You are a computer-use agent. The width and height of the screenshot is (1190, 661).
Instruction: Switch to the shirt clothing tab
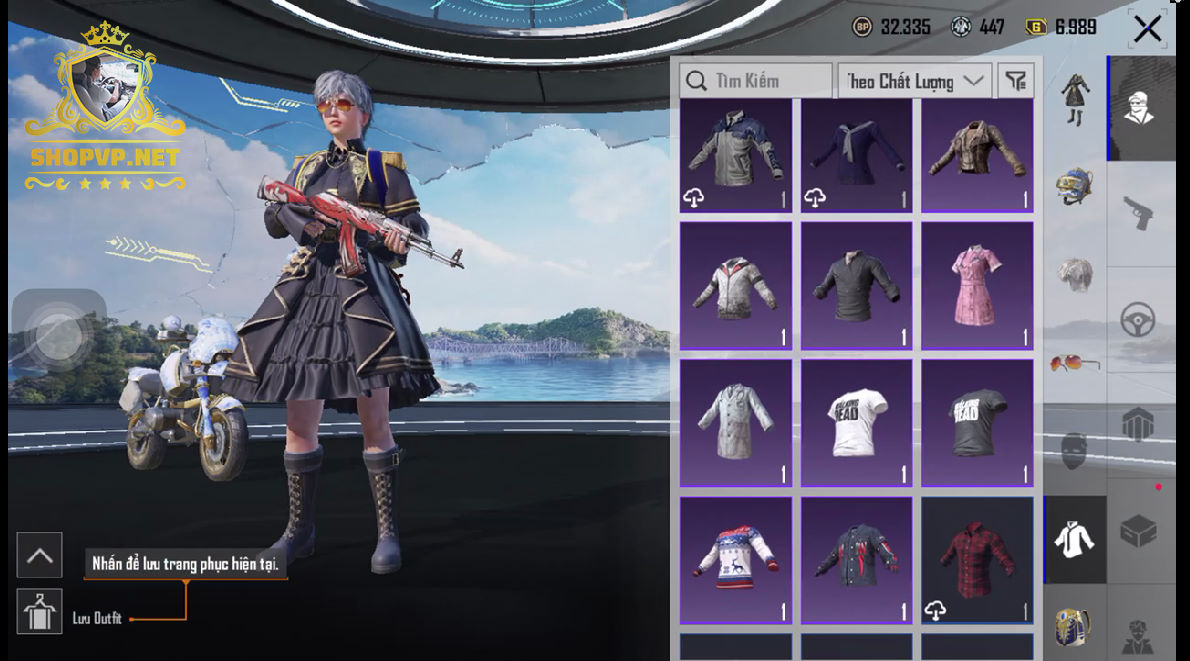[x=1075, y=540]
